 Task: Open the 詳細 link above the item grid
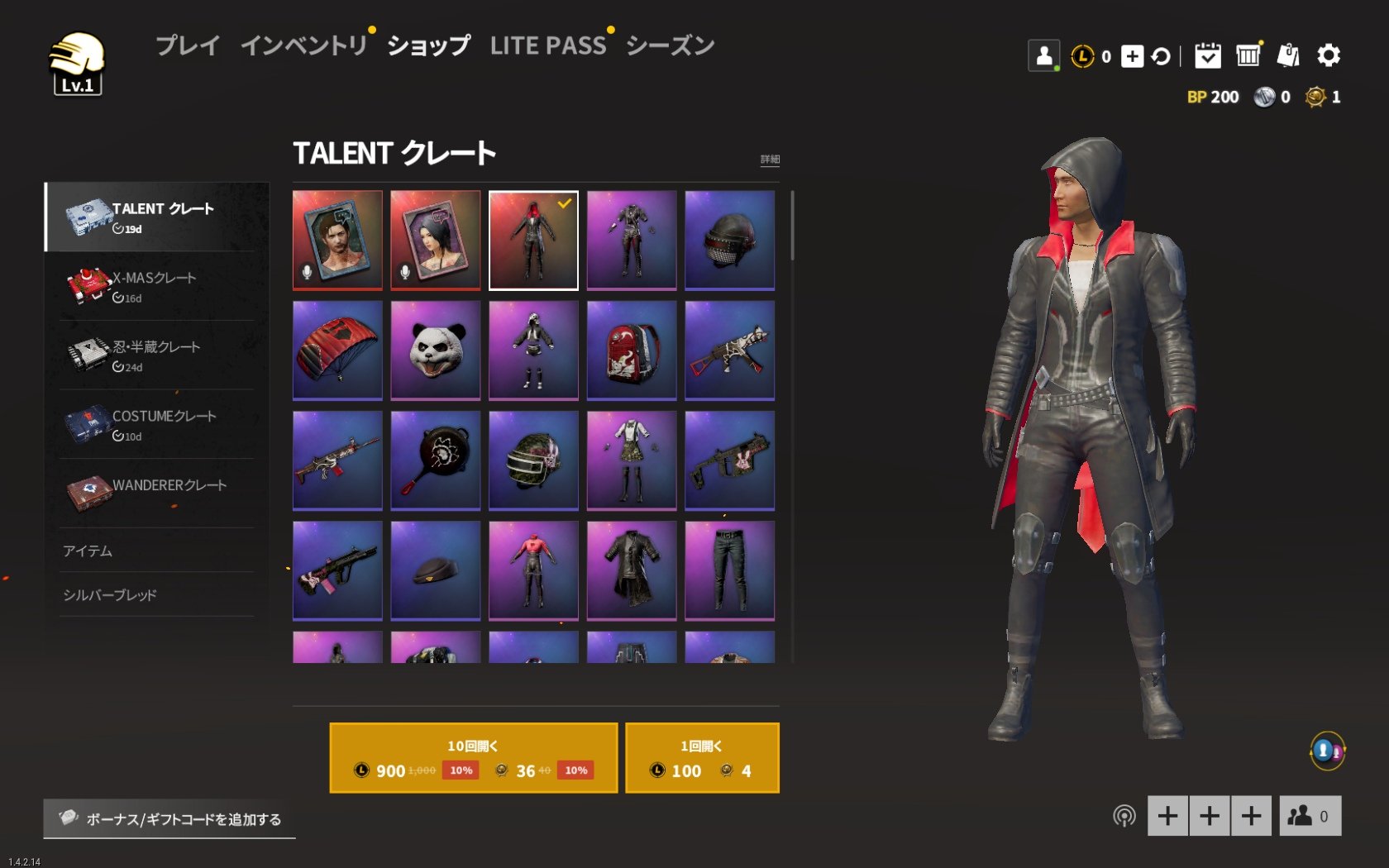[x=768, y=159]
